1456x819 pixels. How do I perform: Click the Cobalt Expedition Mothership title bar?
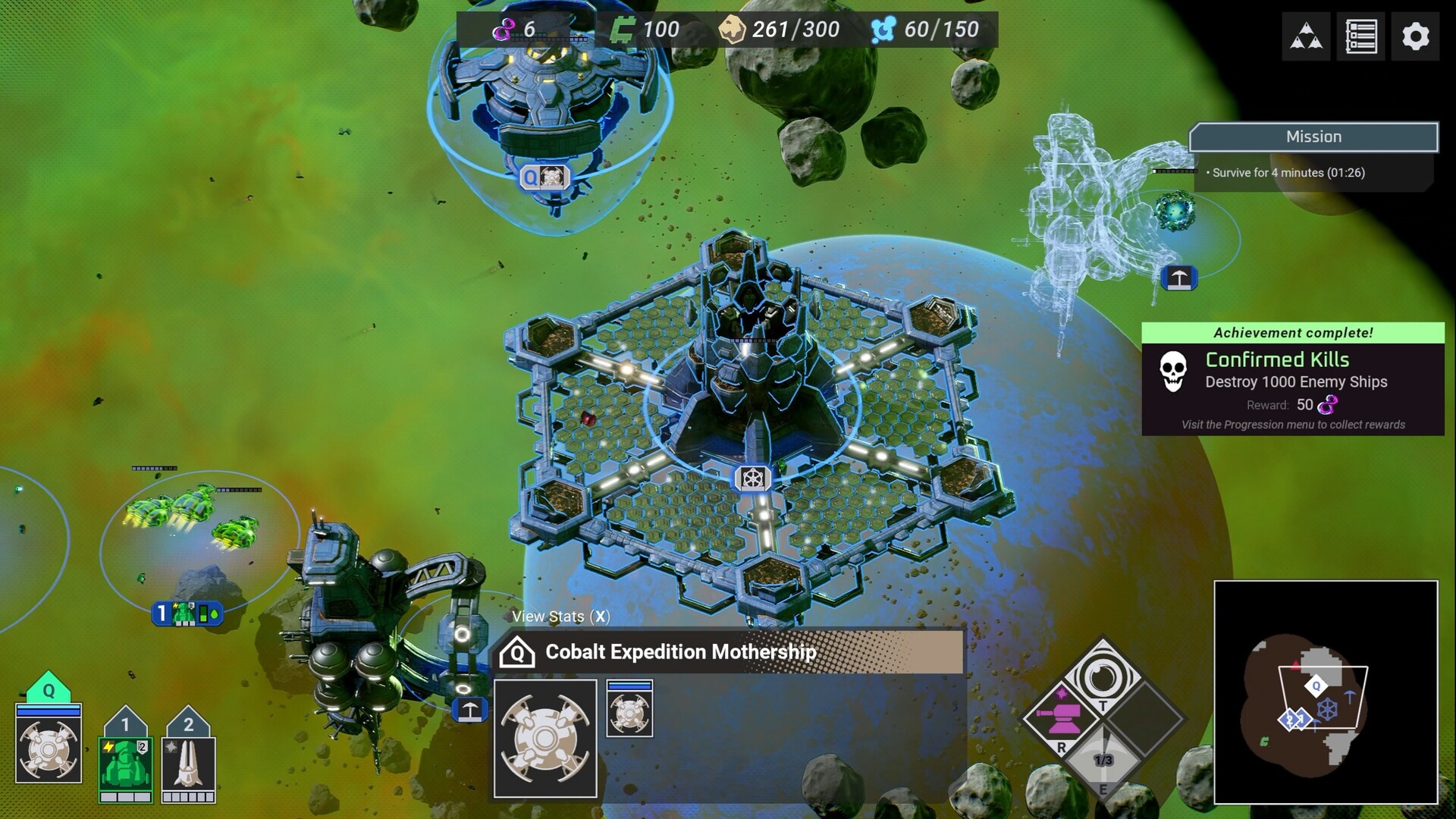click(x=728, y=652)
